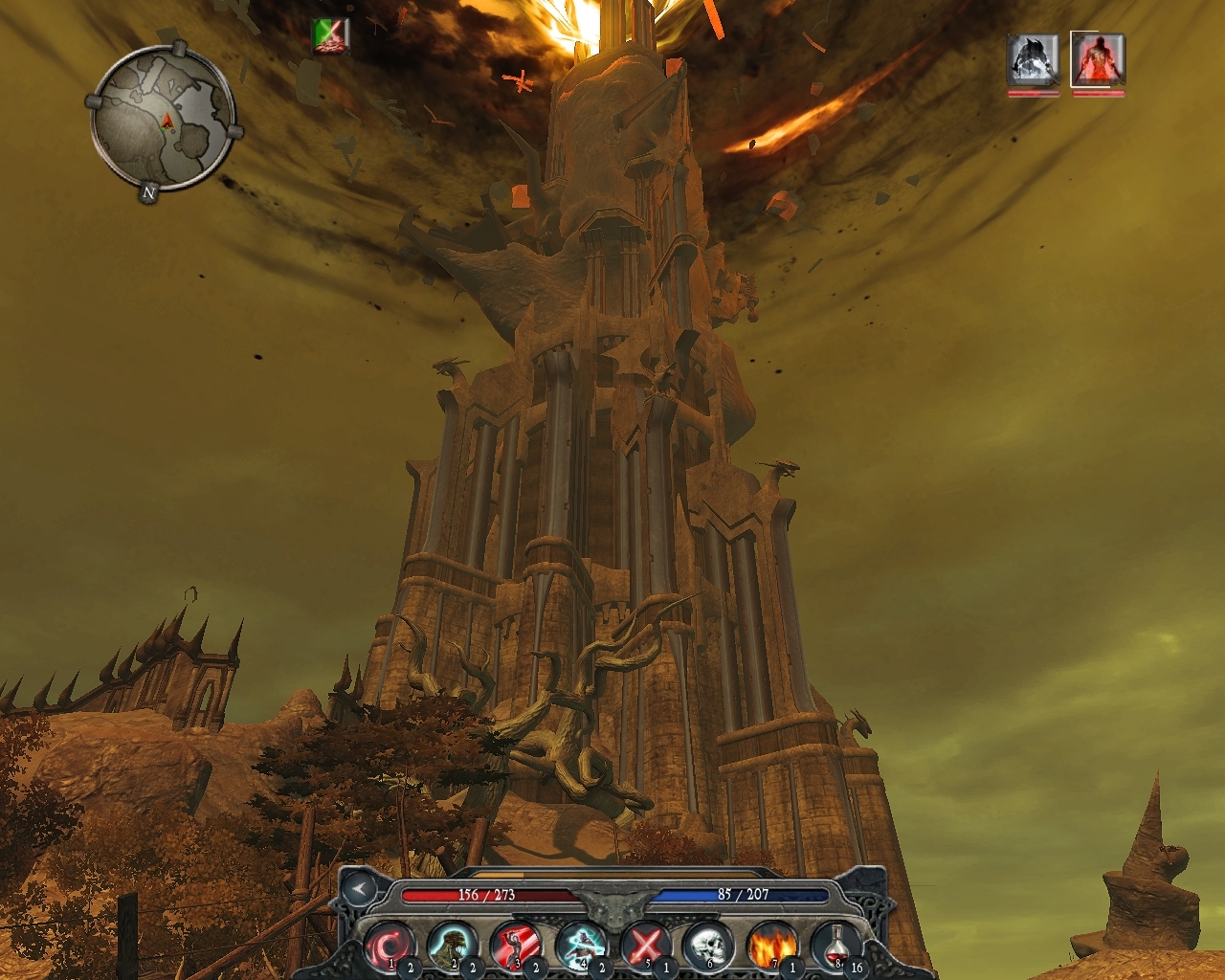
Task: Select the red flaming figure portrait
Action: (x=1098, y=59)
